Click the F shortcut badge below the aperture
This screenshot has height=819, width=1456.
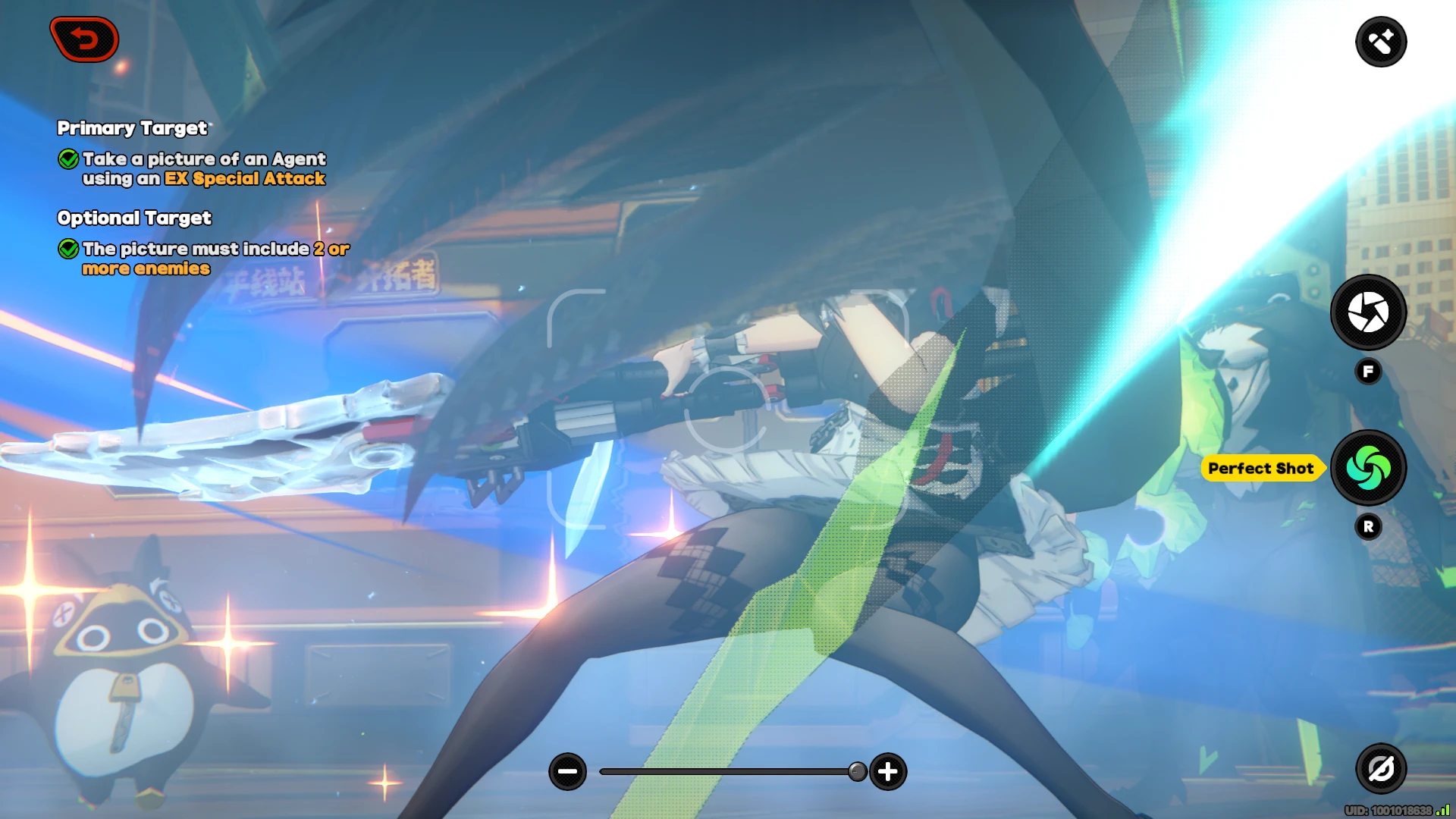coord(1368,371)
